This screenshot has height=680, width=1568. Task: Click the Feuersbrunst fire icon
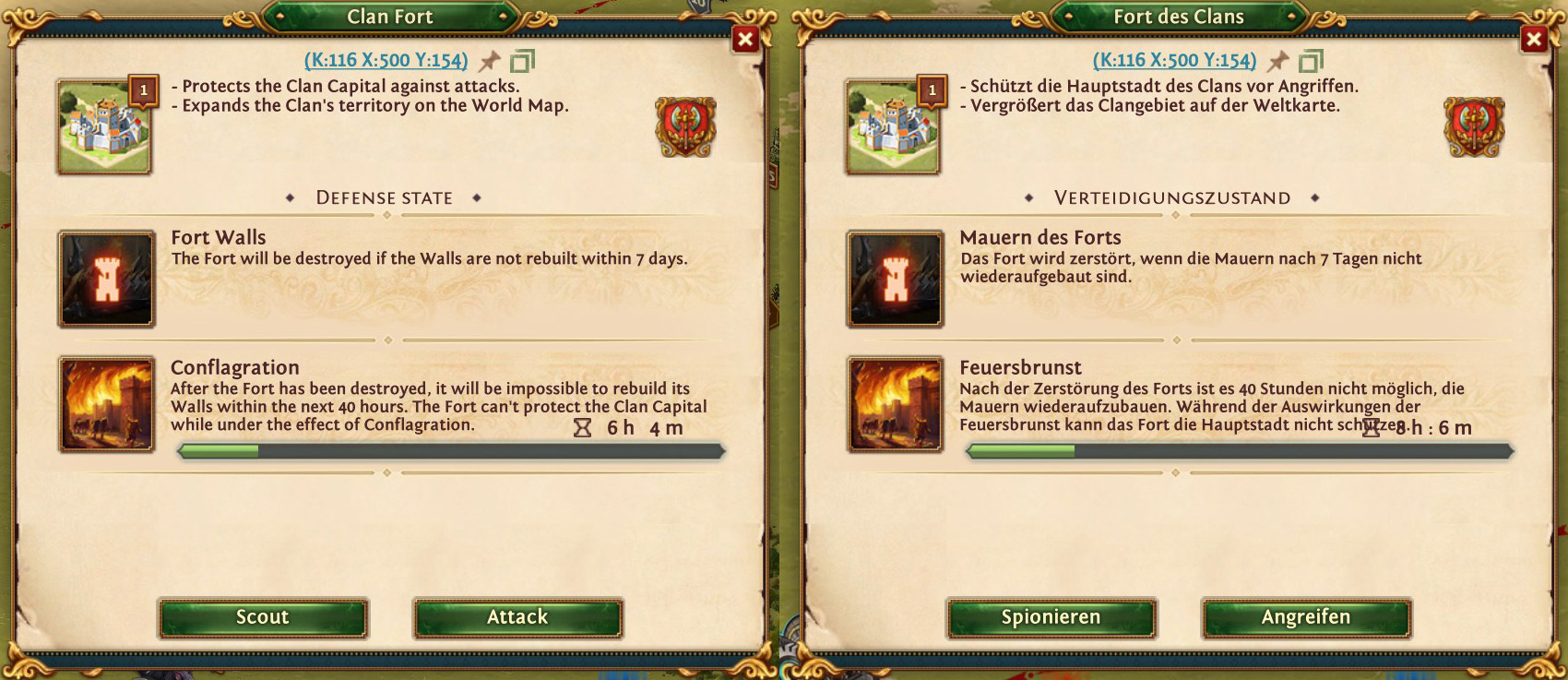pyautogui.click(x=896, y=404)
